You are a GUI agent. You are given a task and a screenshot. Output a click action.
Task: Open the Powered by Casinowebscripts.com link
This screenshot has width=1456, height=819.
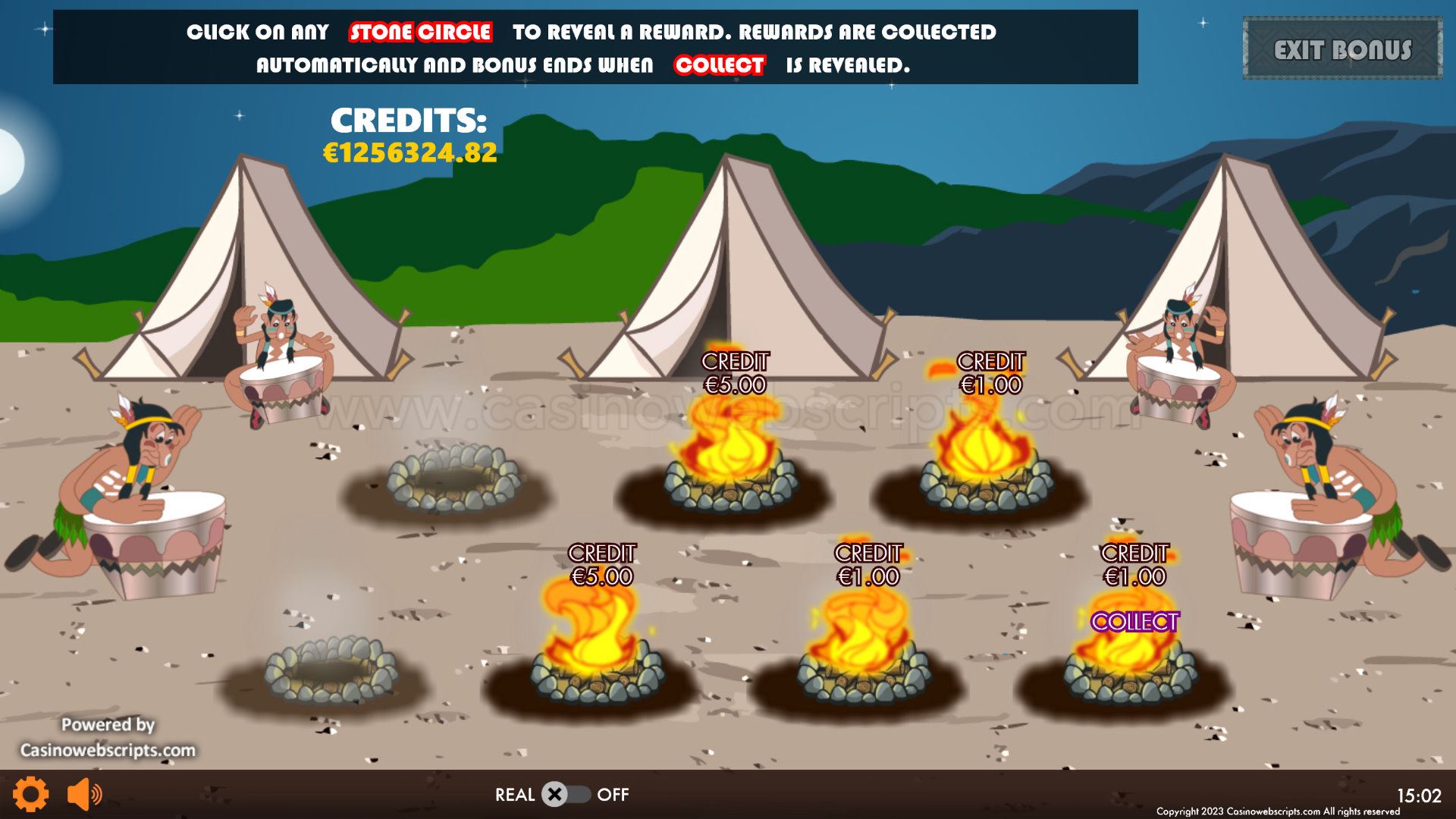tap(108, 738)
